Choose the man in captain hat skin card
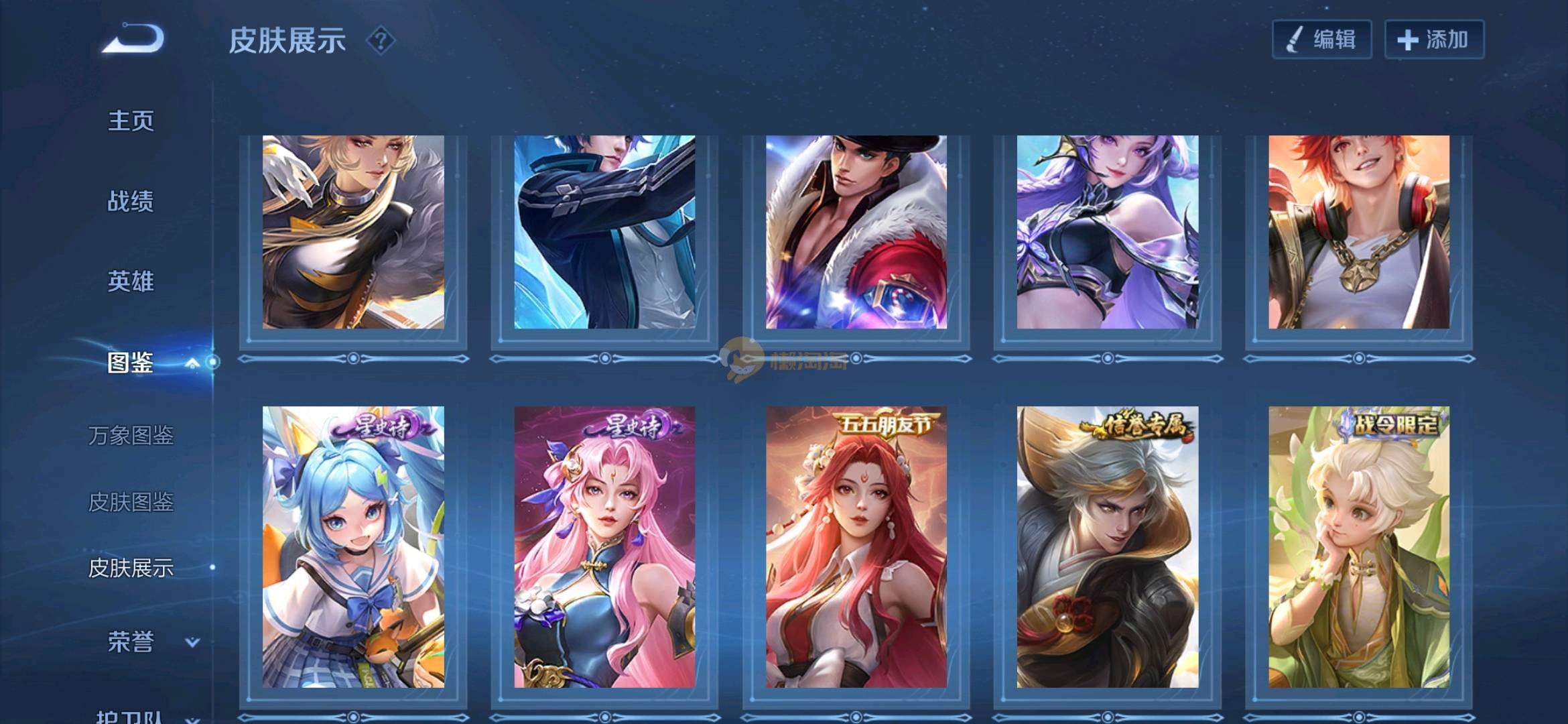1568x724 pixels. [x=856, y=232]
